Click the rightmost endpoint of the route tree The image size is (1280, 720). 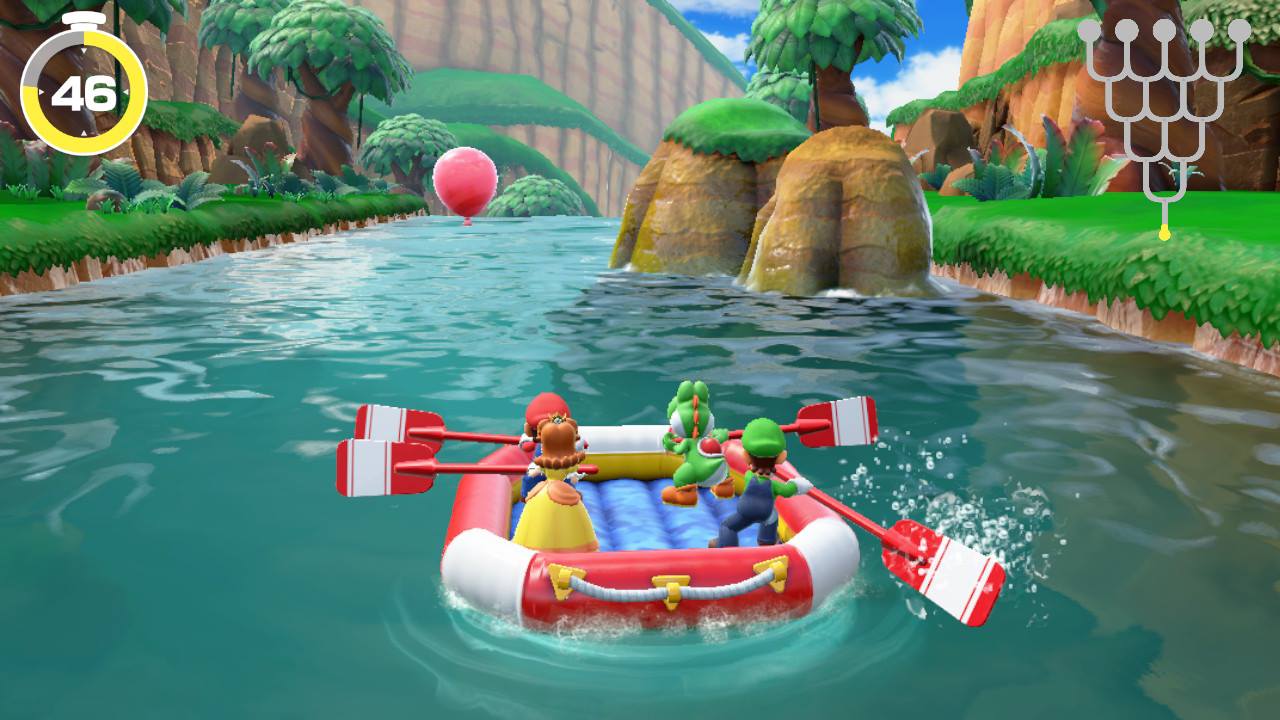point(1240,30)
